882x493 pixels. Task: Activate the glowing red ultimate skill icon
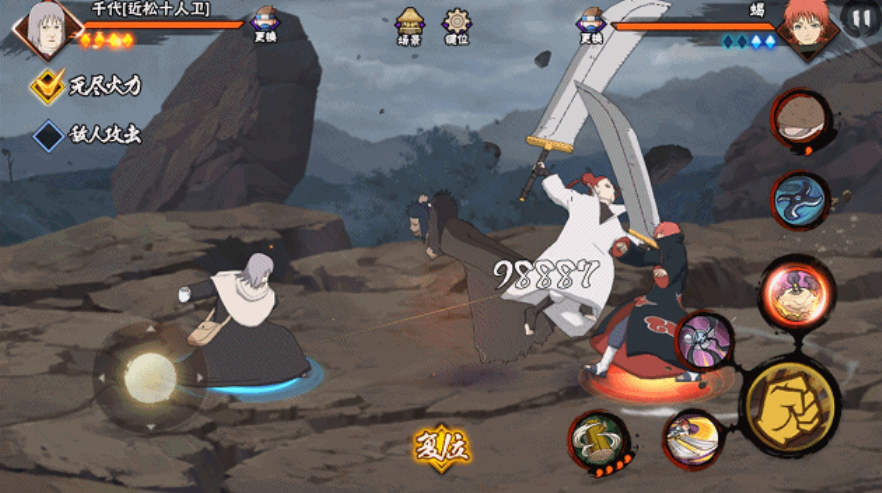(796, 294)
